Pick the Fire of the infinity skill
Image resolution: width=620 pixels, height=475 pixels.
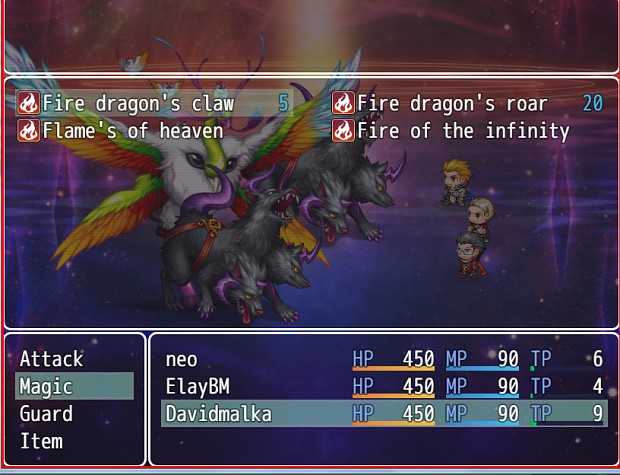pos(462,130)
